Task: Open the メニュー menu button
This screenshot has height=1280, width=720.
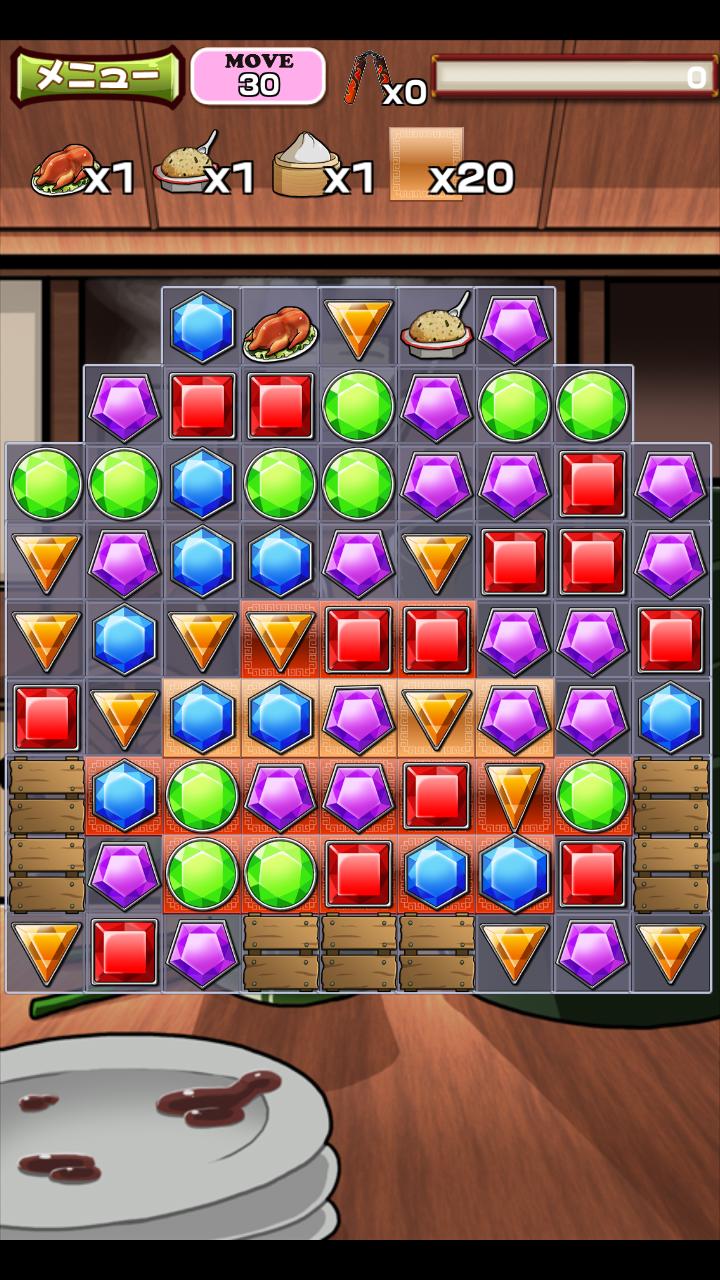Action: tap(96, 76)
